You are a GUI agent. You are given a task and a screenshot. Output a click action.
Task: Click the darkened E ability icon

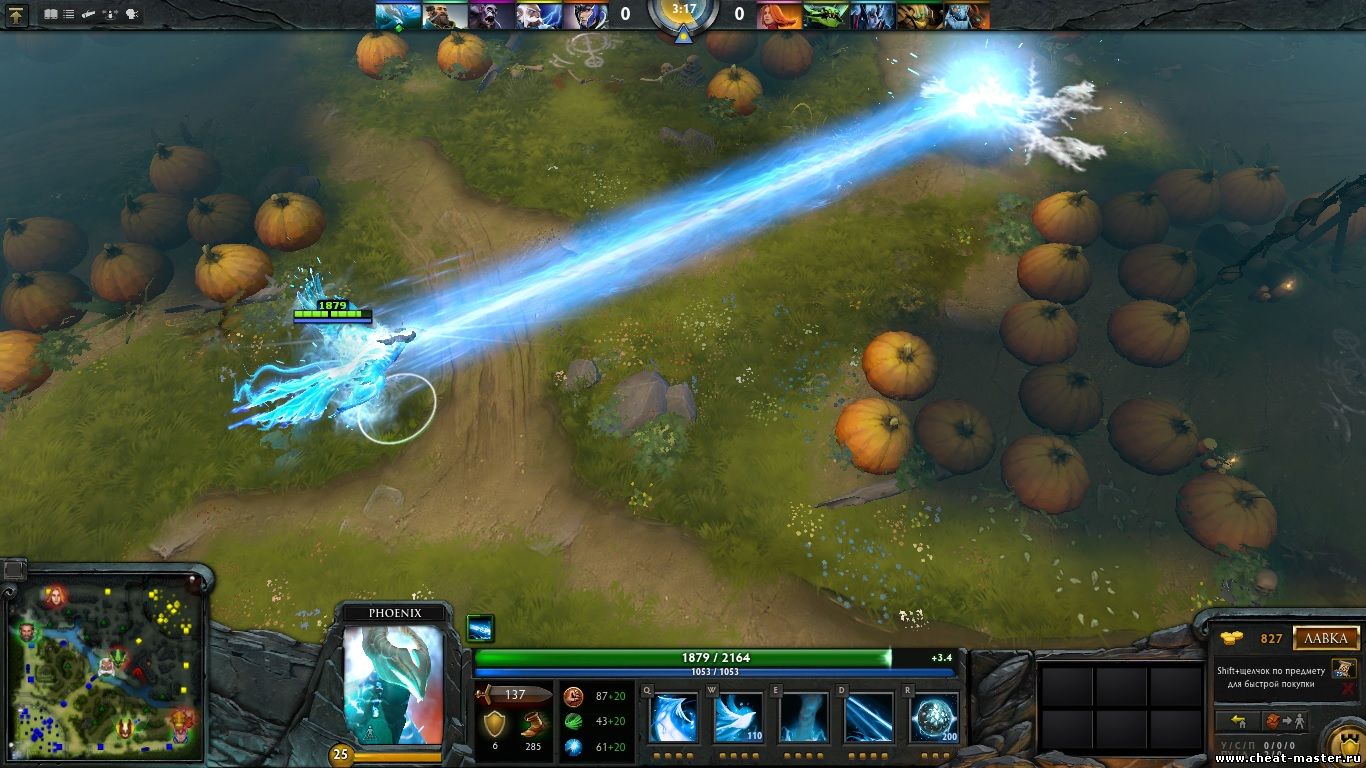tap(804, 718)
